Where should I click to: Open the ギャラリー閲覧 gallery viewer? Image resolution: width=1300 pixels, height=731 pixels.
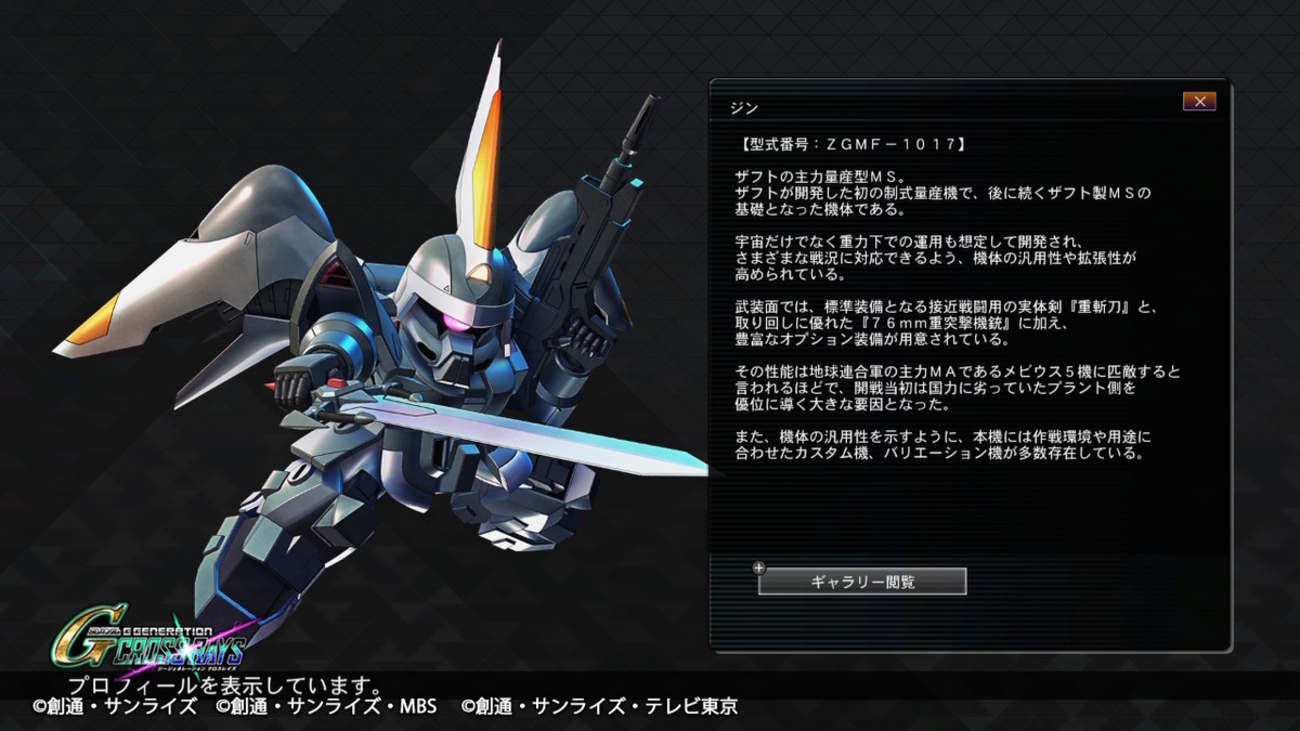[x=862, y=581]
